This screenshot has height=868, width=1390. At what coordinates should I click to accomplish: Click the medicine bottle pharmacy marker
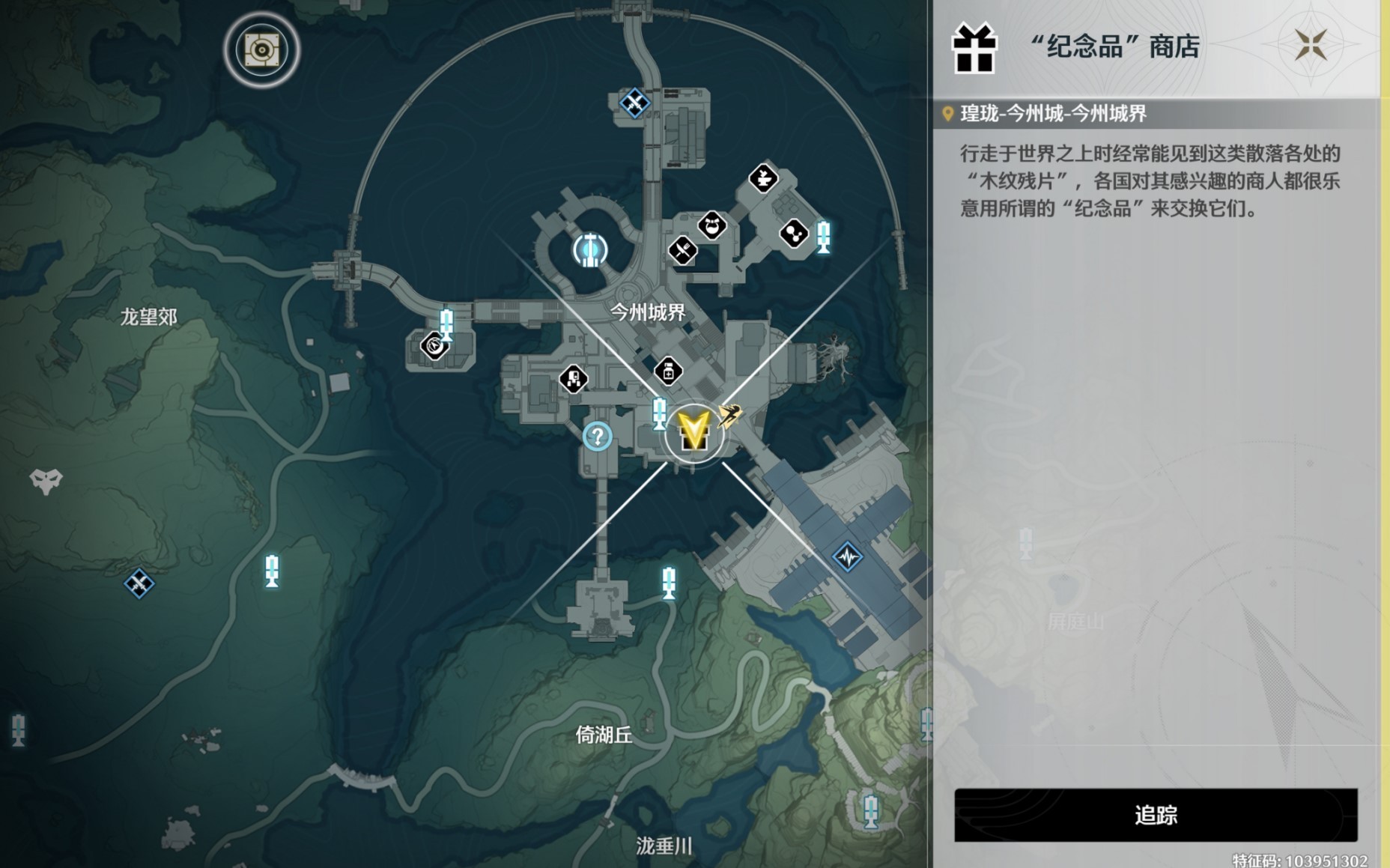(x=669, y=372)
